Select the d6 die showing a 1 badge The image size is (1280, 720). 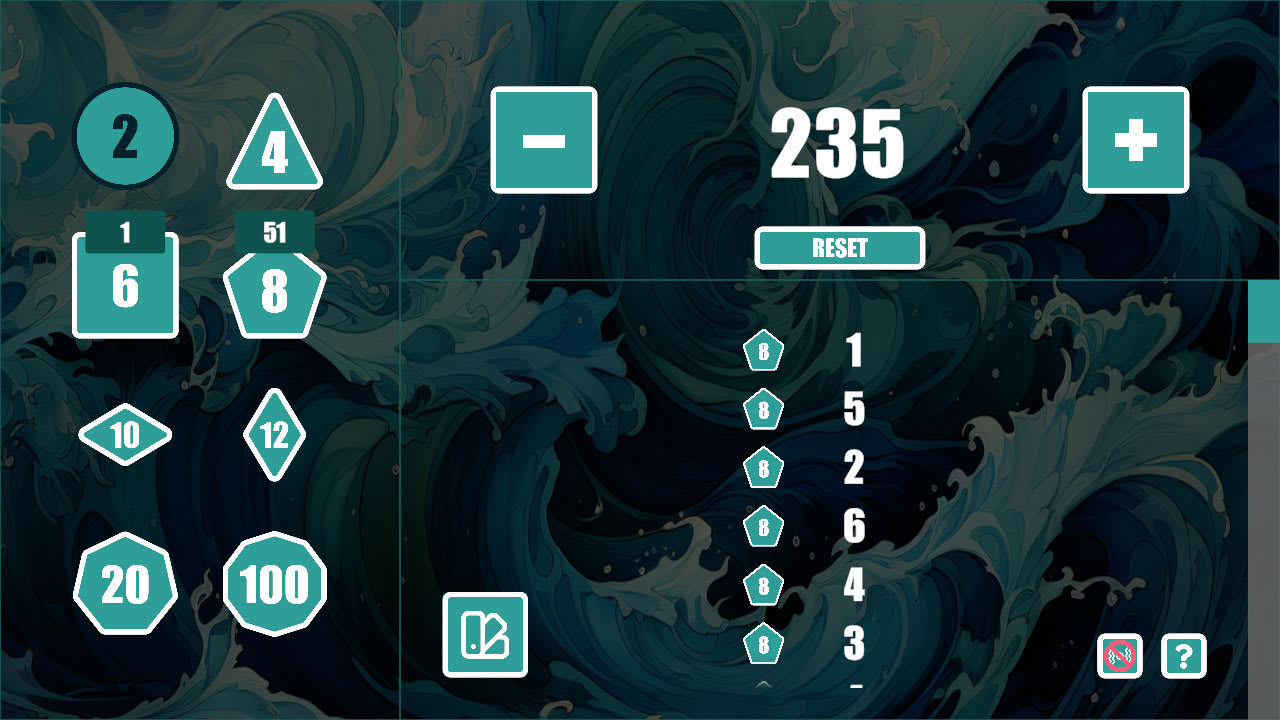click(124, 290)
